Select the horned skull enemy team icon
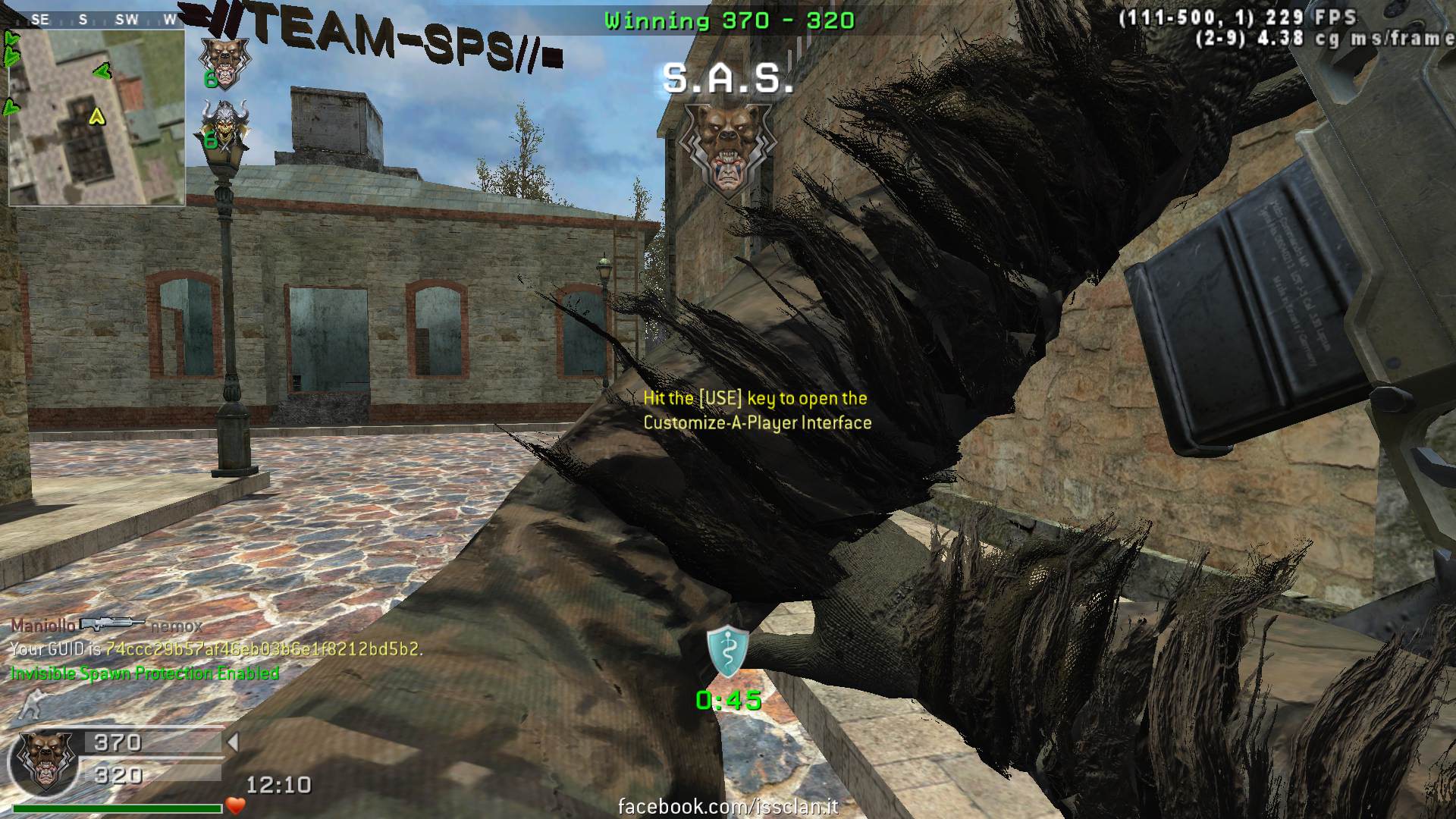Viewport: 1456px width, 819px height. click(x=222, y=125)
